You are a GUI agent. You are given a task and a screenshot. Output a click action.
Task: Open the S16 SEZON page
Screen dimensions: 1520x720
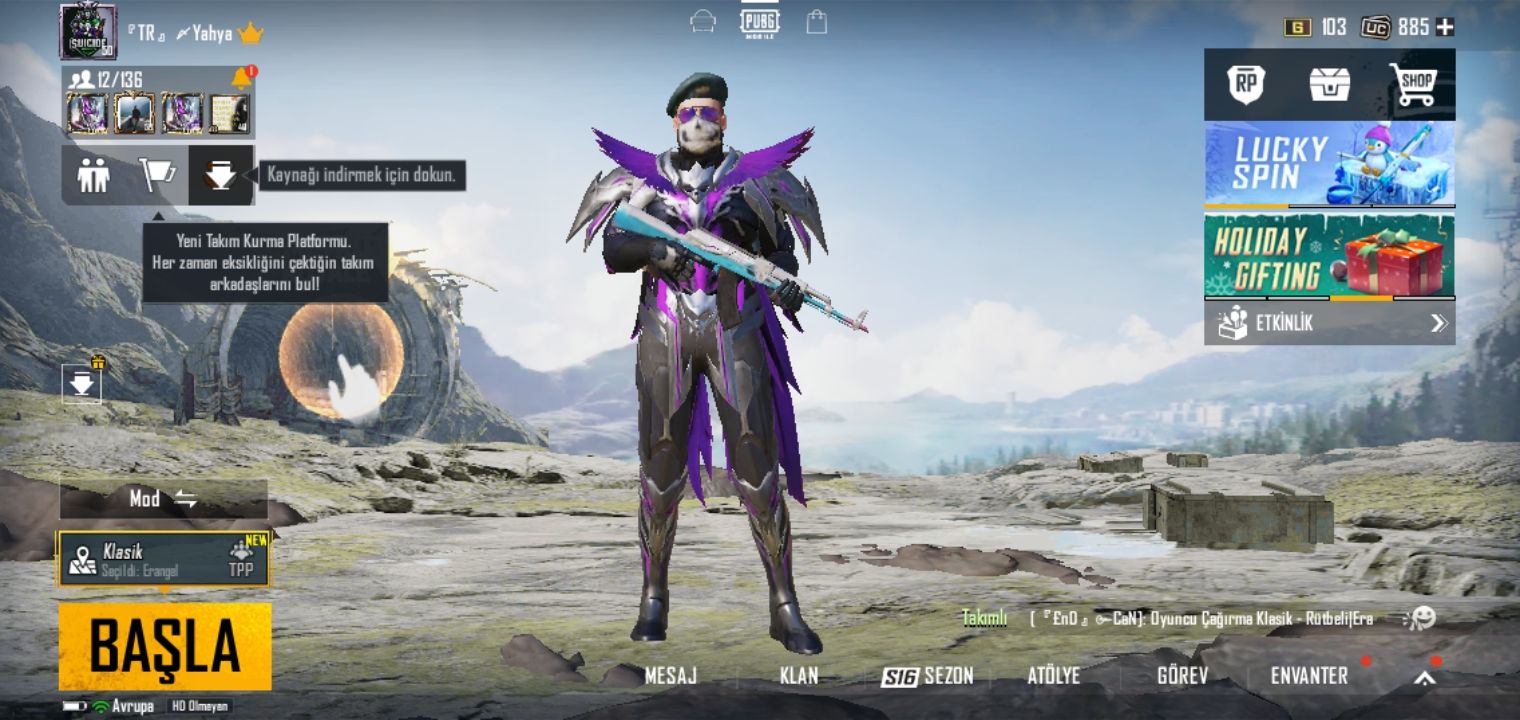(x=927, y=676)
